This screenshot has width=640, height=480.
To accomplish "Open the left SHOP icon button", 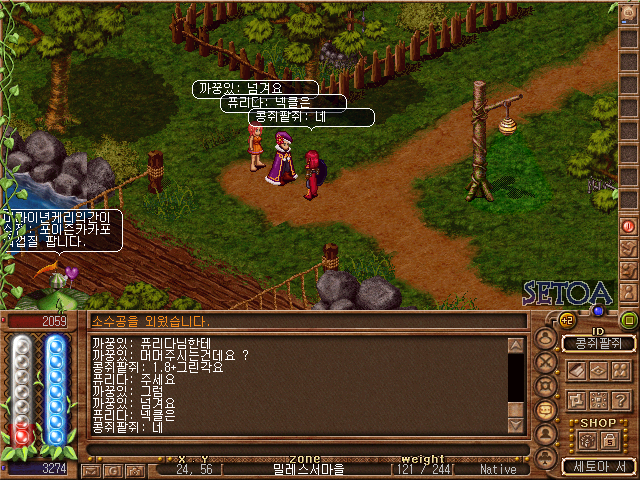I will (587, 439).
